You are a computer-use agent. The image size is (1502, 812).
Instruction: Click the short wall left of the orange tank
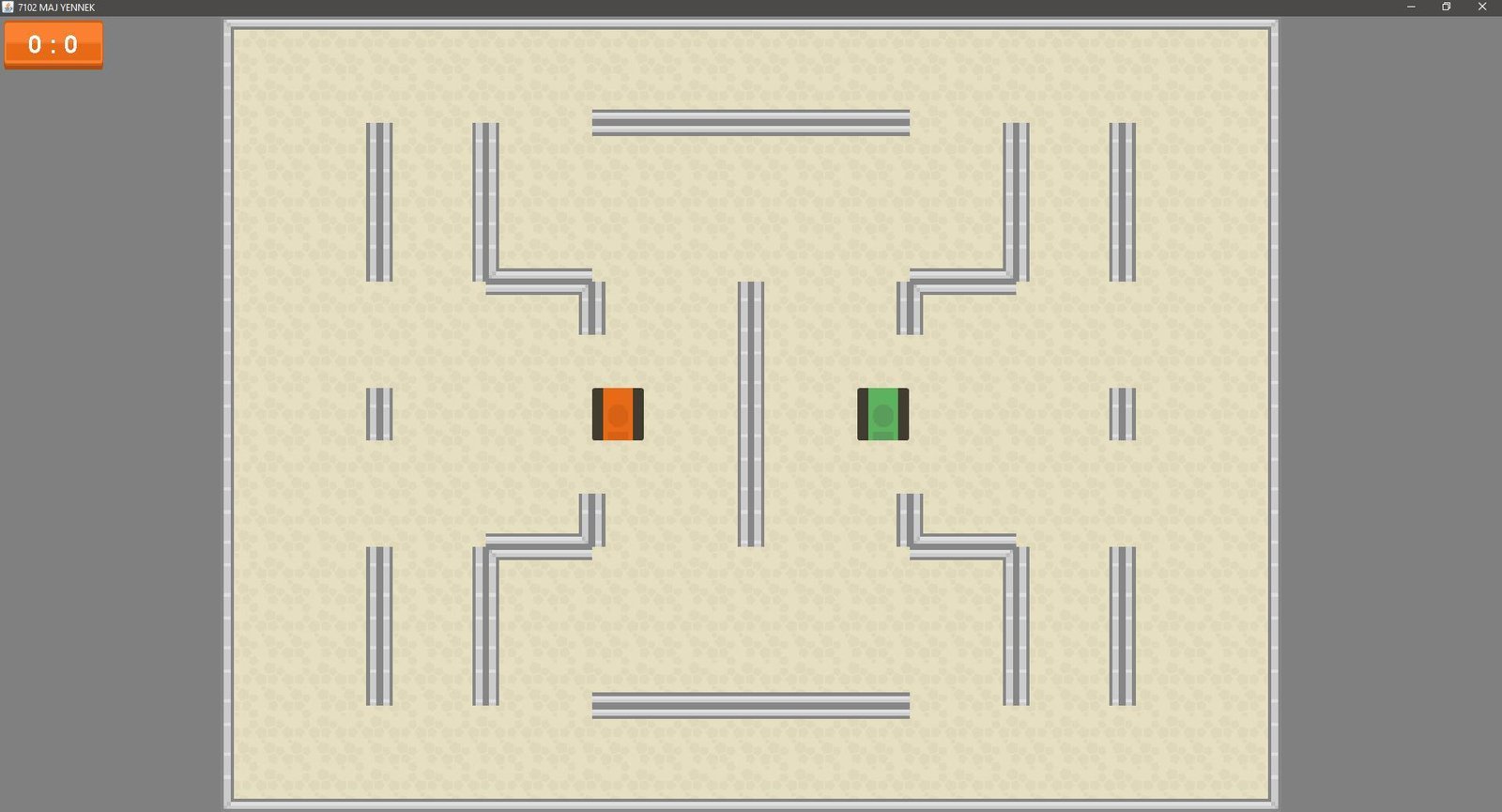click(380, 414)
